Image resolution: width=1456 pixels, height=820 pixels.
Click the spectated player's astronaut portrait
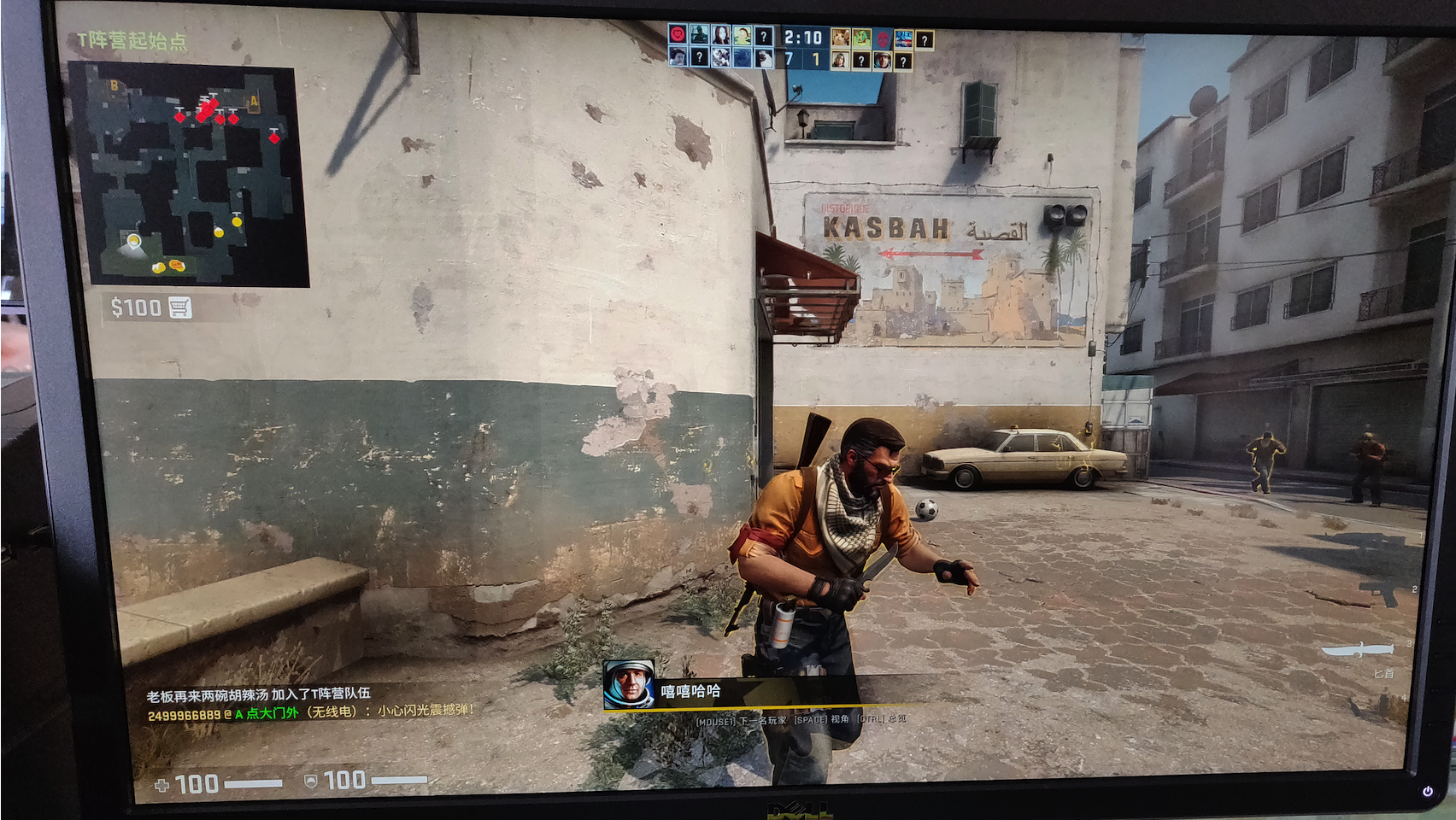629,685
